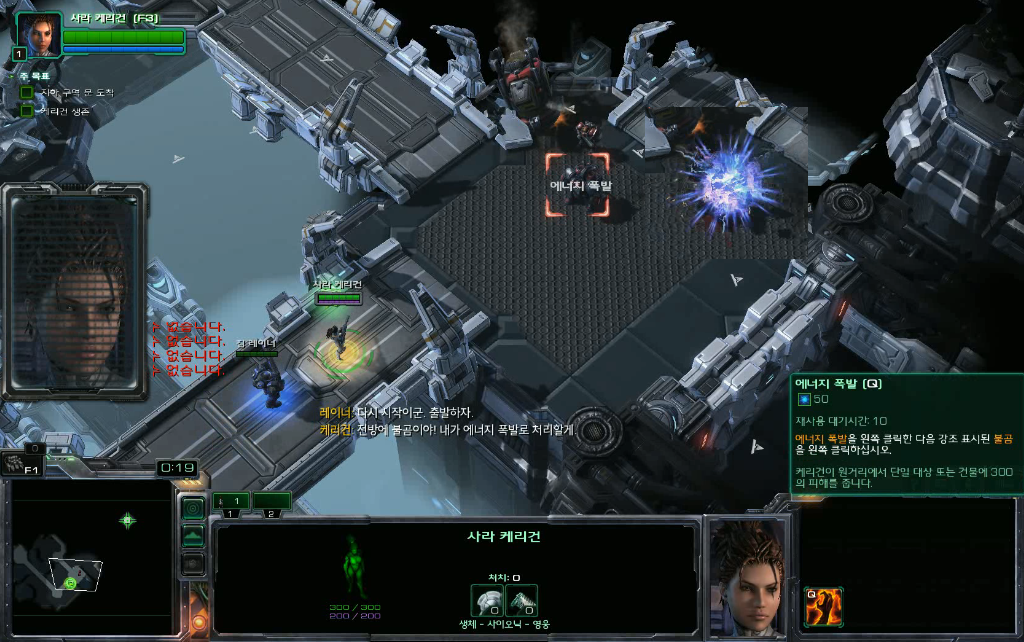Click the orange menu orb beside the minimap

(198, 622)
